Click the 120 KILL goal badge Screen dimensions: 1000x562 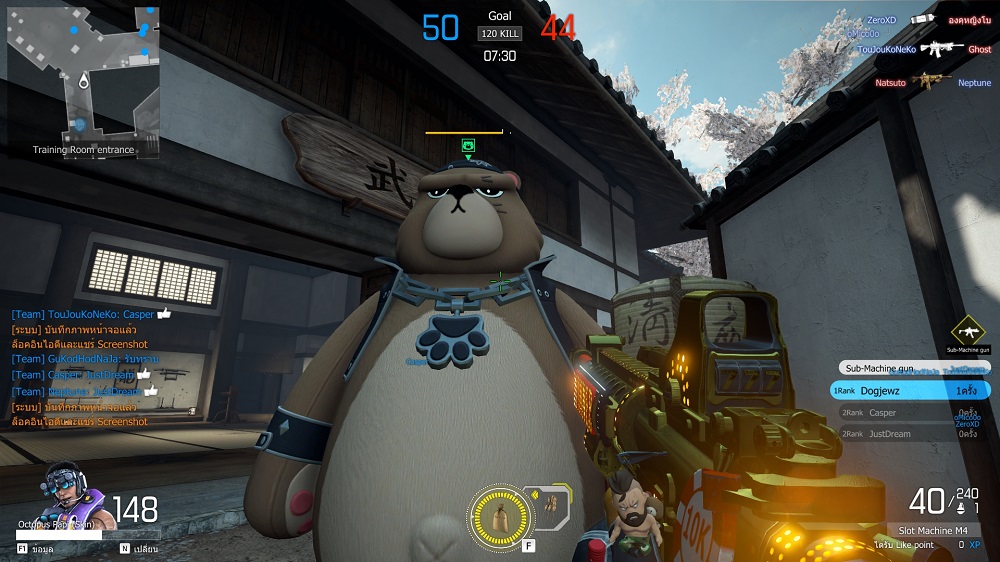[499, 34]
